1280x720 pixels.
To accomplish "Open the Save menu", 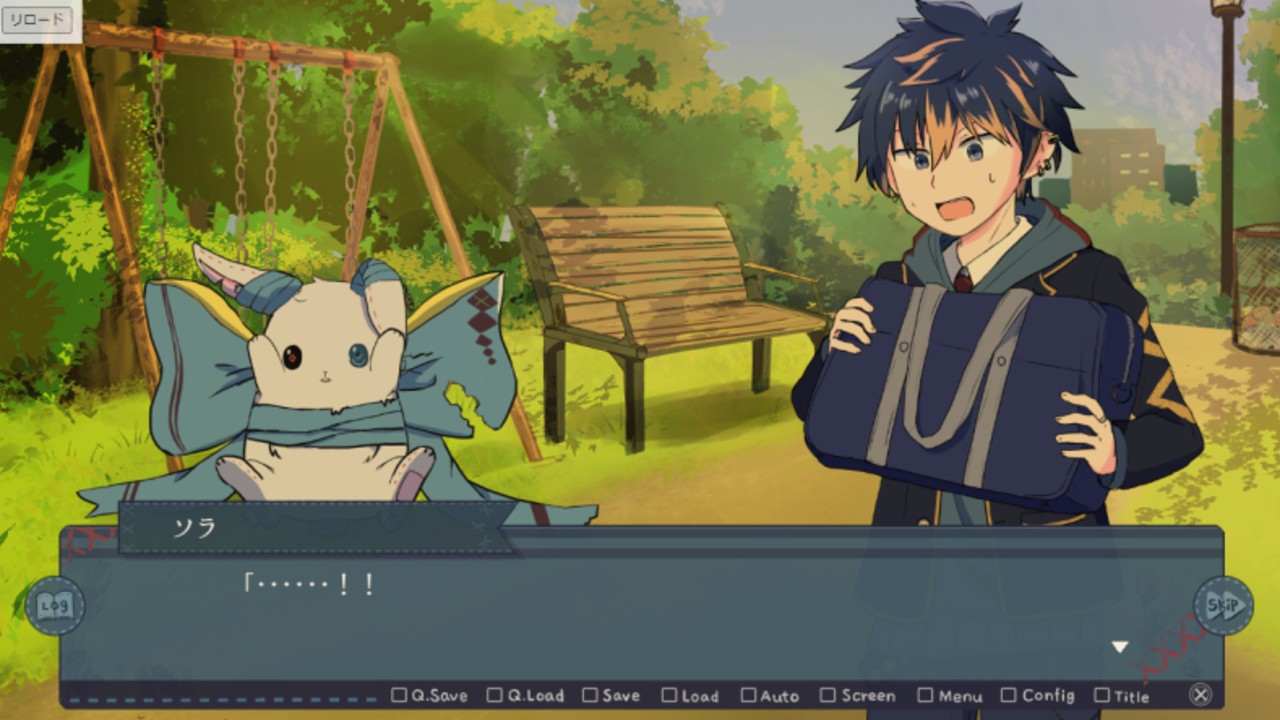I will pos(611,695).
